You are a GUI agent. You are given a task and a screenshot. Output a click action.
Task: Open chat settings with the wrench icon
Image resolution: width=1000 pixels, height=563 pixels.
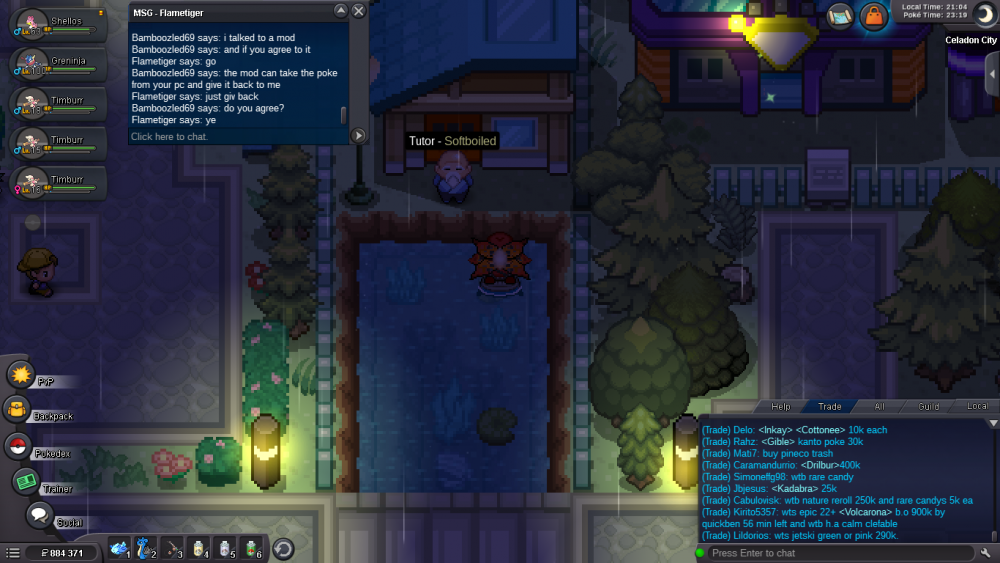point(986,553)
